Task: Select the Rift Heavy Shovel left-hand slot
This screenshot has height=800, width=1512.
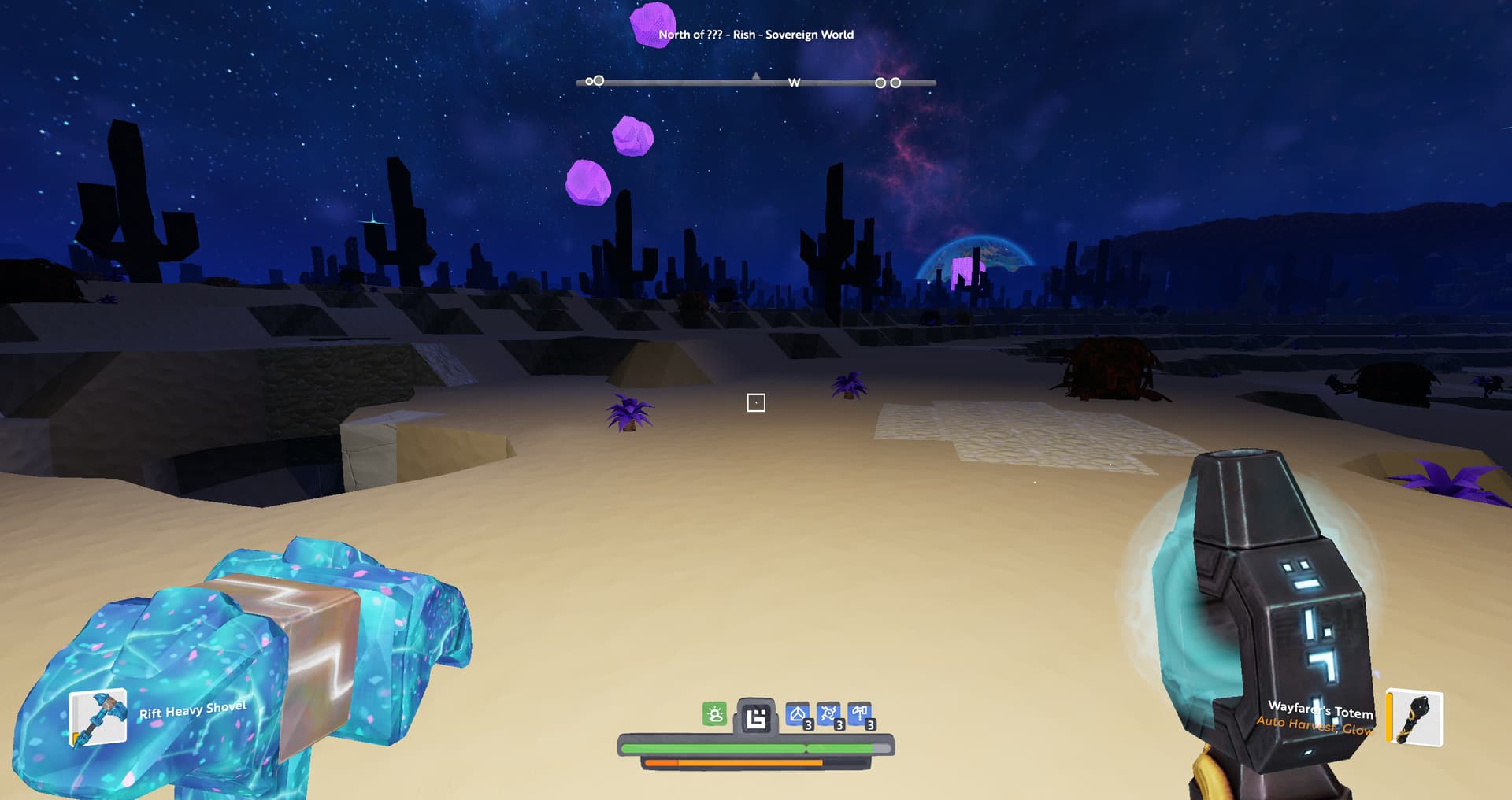Action: (98, 717)
